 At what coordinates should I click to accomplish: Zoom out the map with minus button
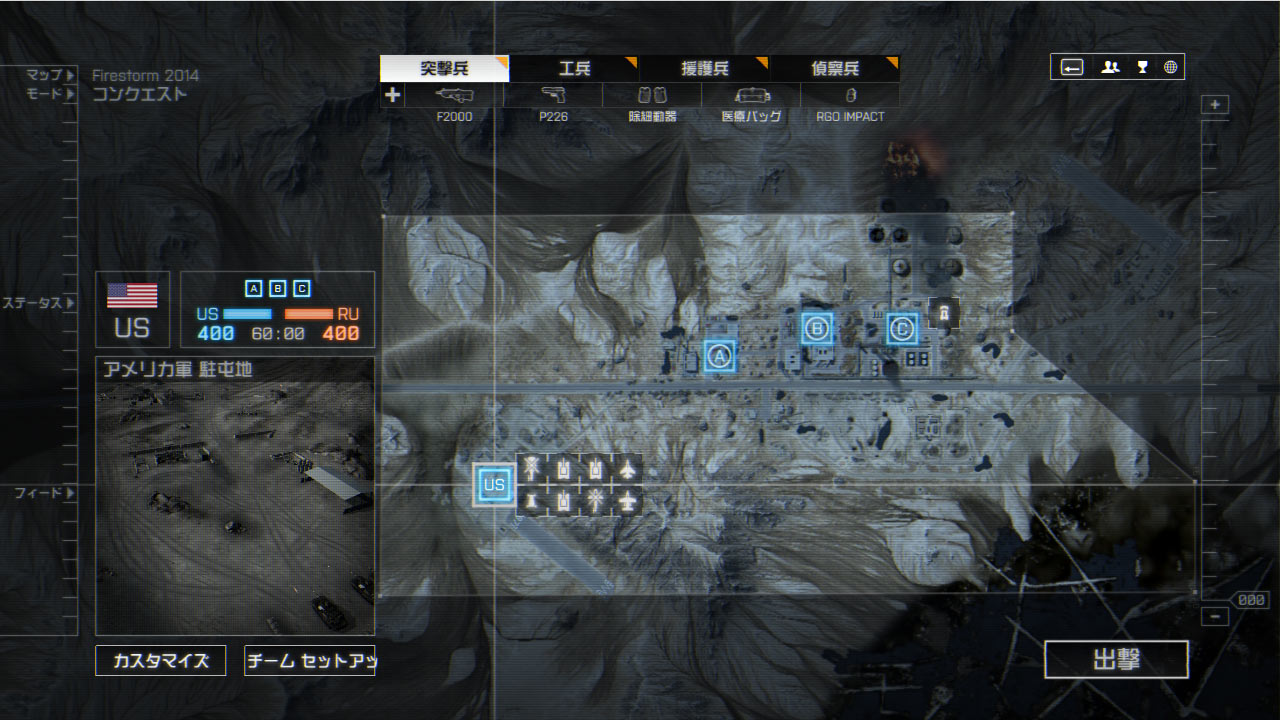tap(1215, 616)
